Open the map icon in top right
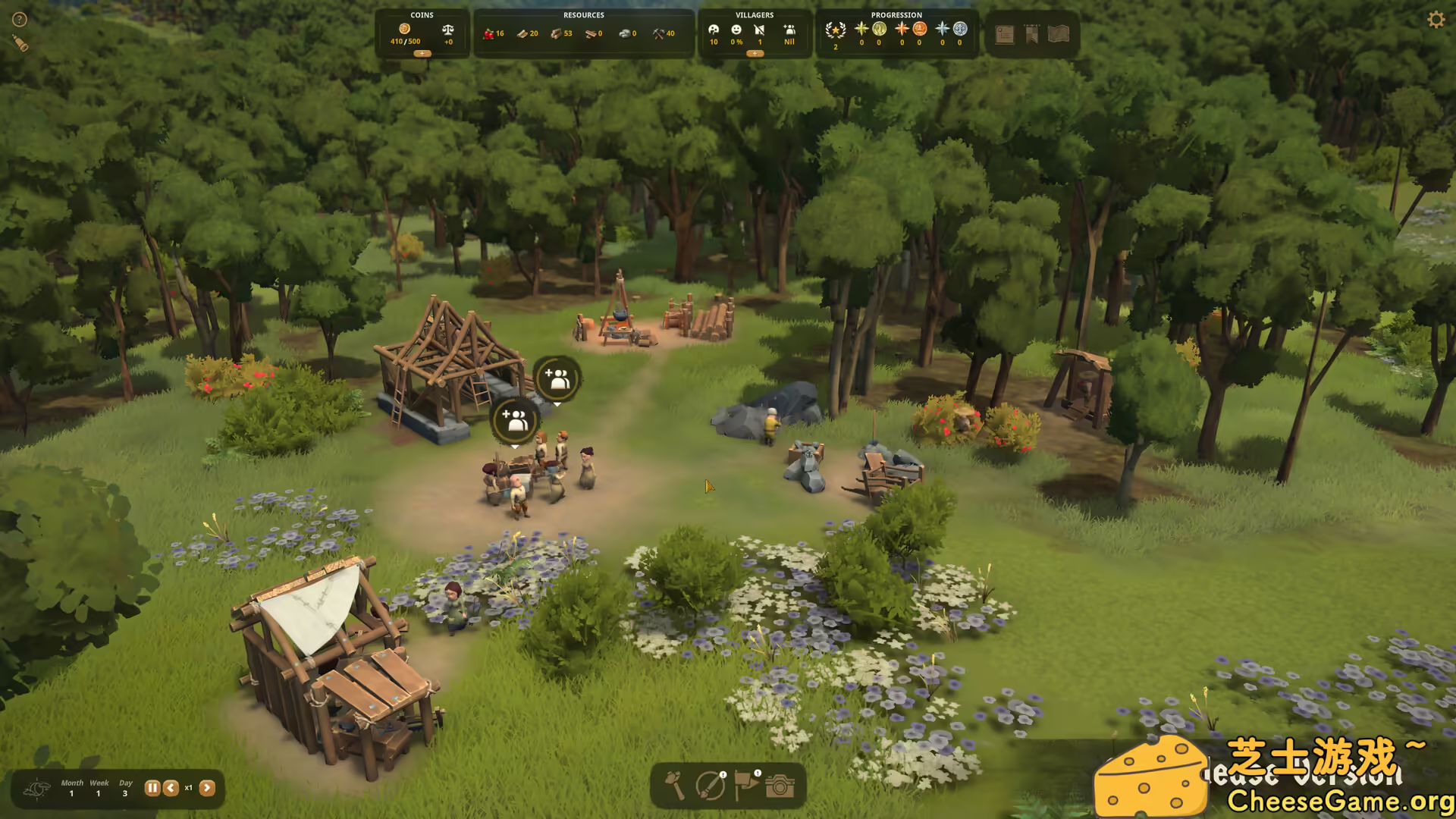The width and height of the screenshot is (1456, 819). coord(1059,33)
